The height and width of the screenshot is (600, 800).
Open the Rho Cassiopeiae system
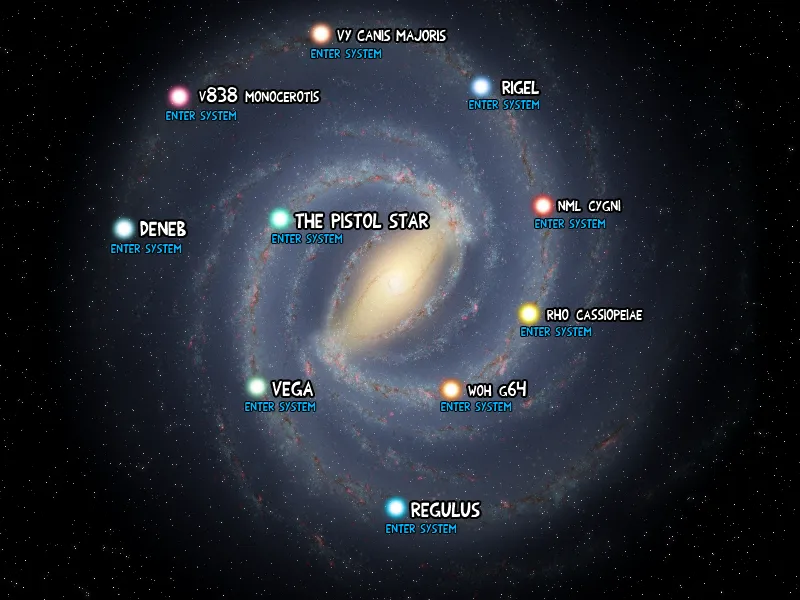pos(556,332)
